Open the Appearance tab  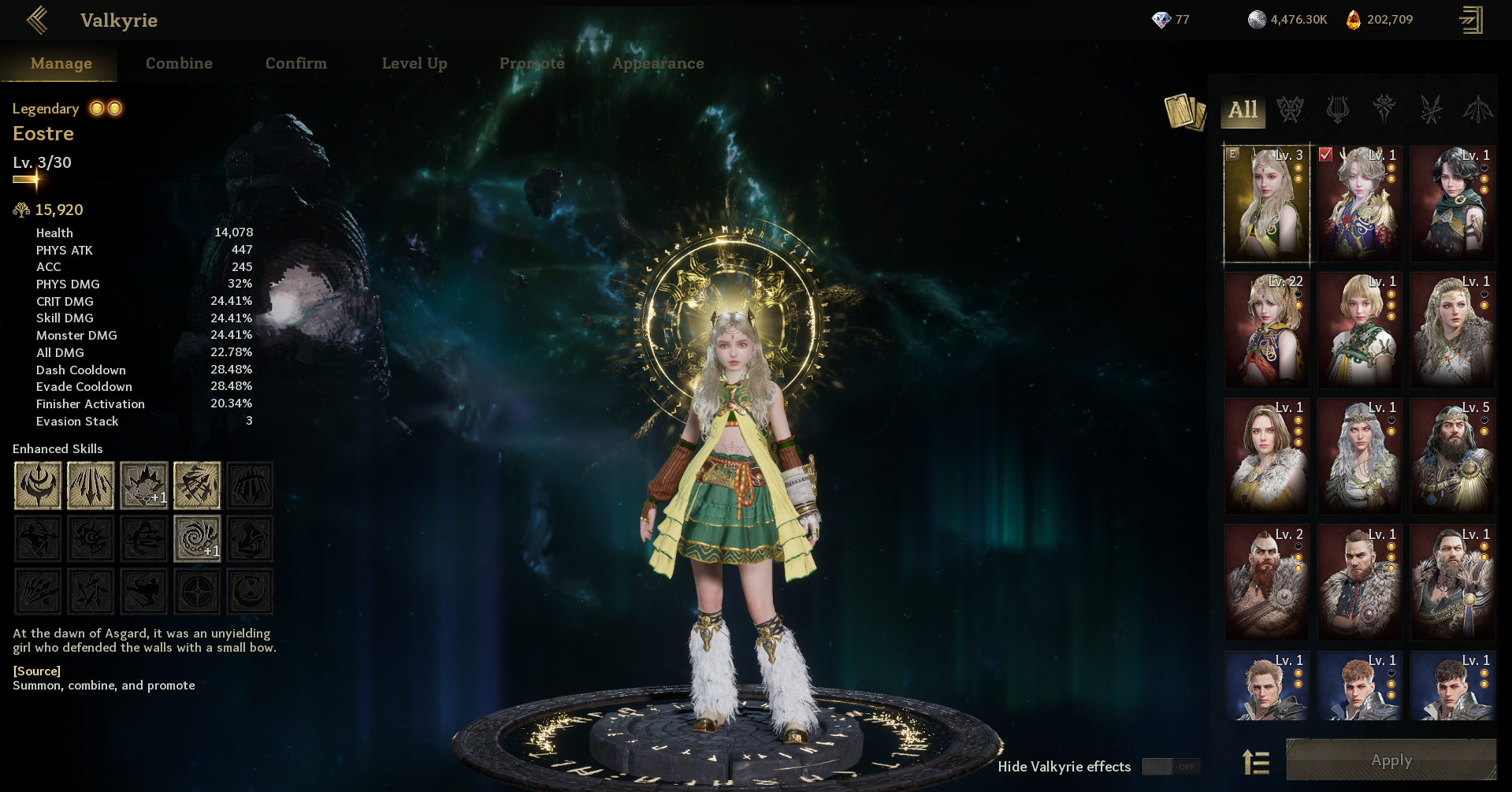[x=658, y=63]
